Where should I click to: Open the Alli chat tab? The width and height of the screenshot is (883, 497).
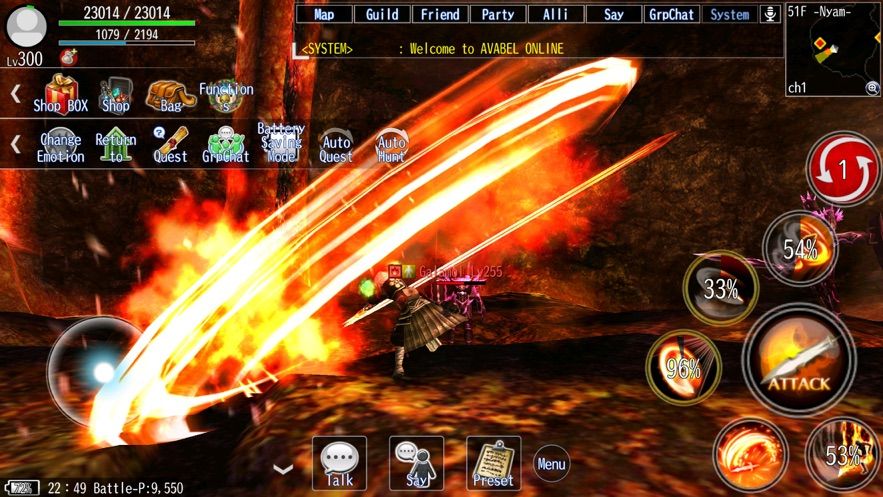pos(556,14)
